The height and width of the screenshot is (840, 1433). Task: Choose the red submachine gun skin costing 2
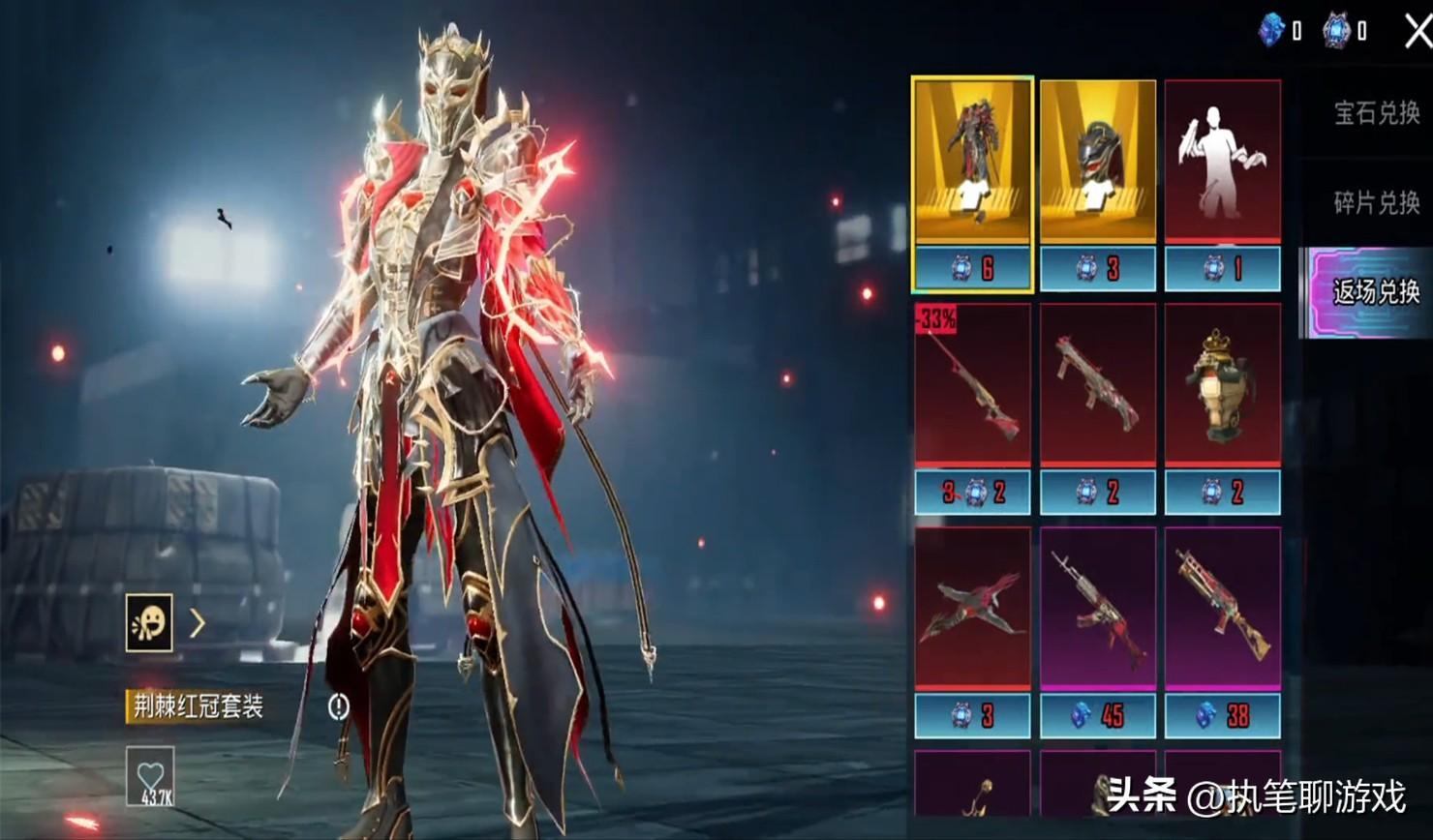pyautogui.click(x=1097, y=387)
